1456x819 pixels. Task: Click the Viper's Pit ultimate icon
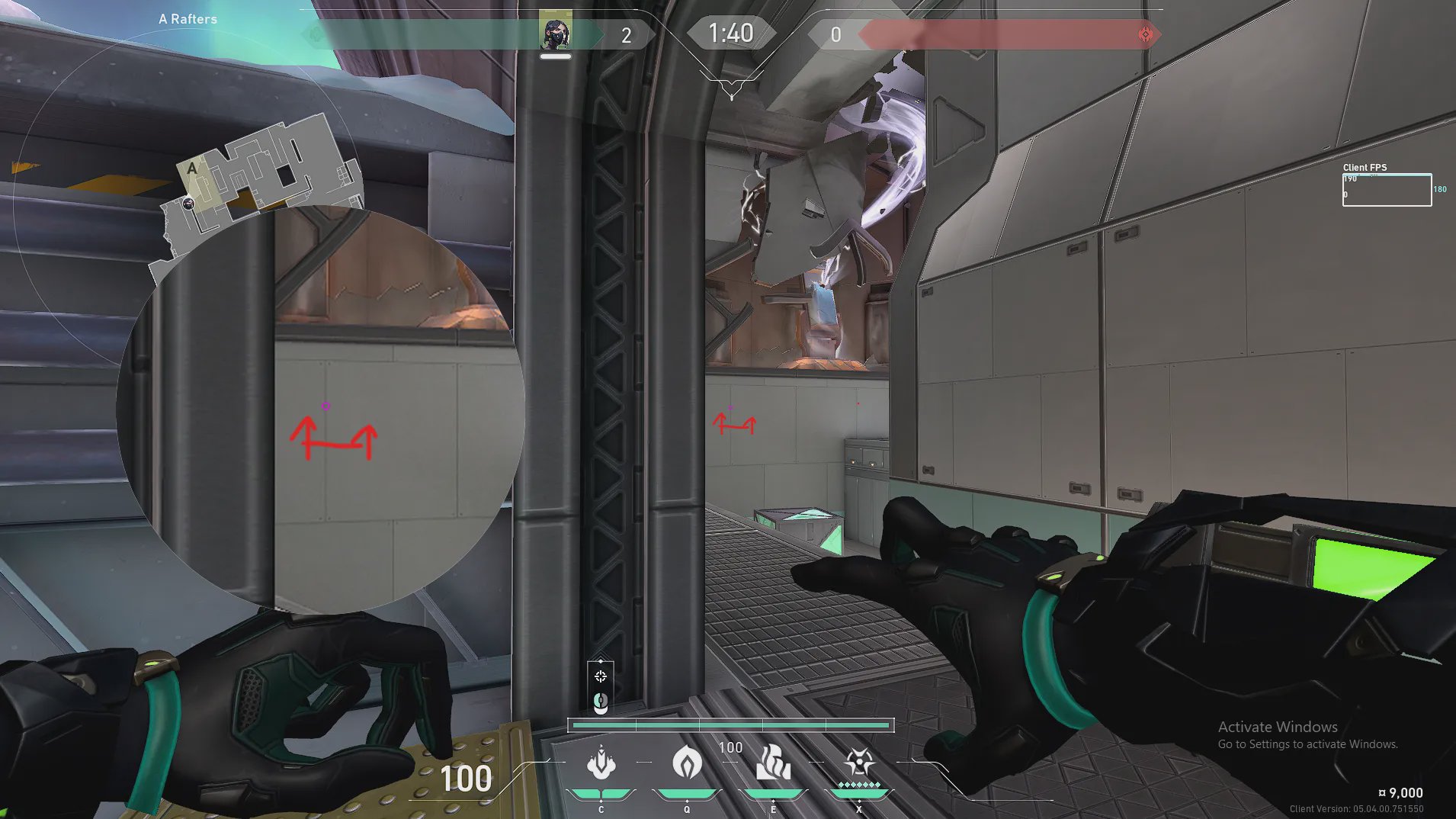(859, 763)
